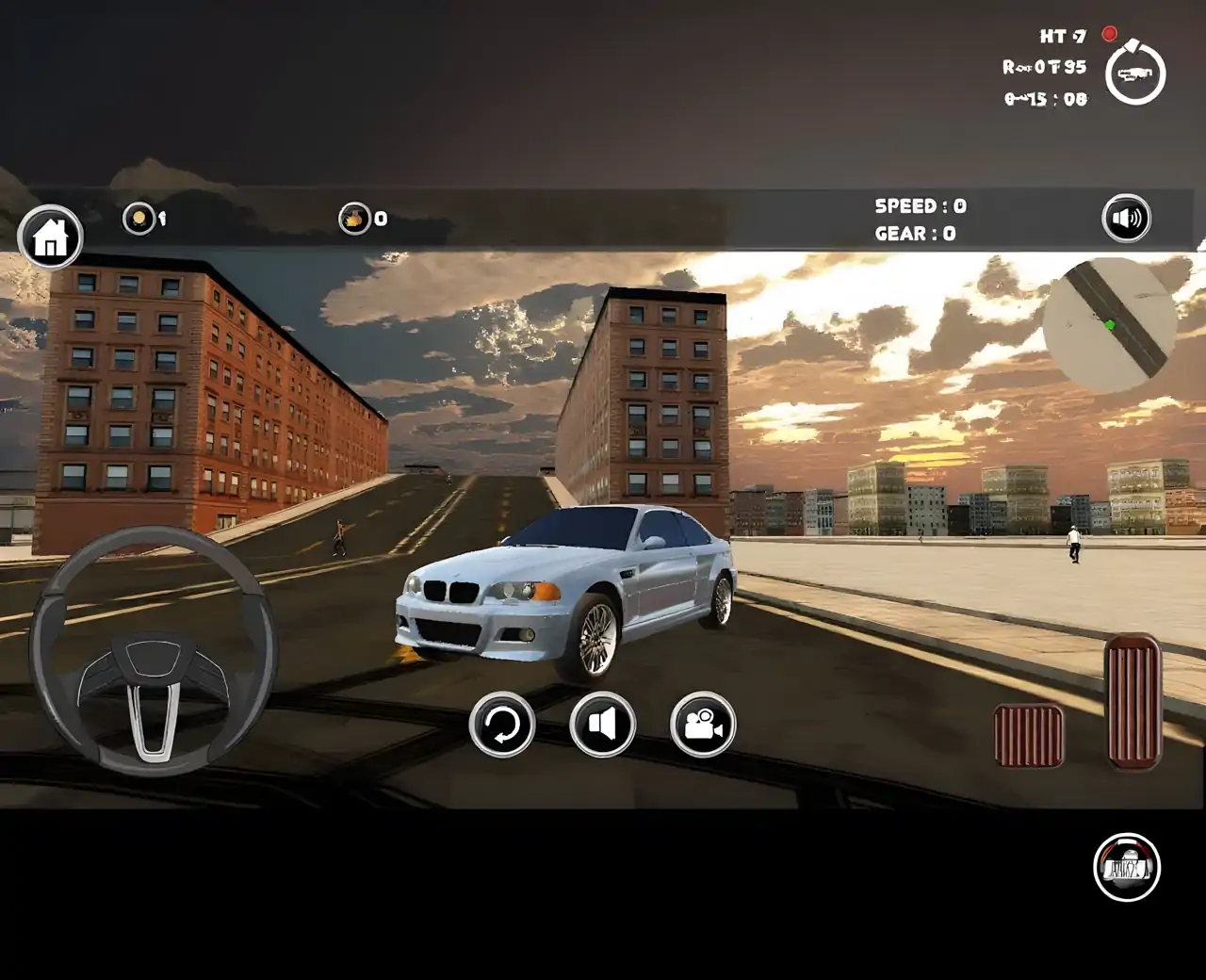
Task: Hit the tall accelerator pedal
Action: 1133,701
